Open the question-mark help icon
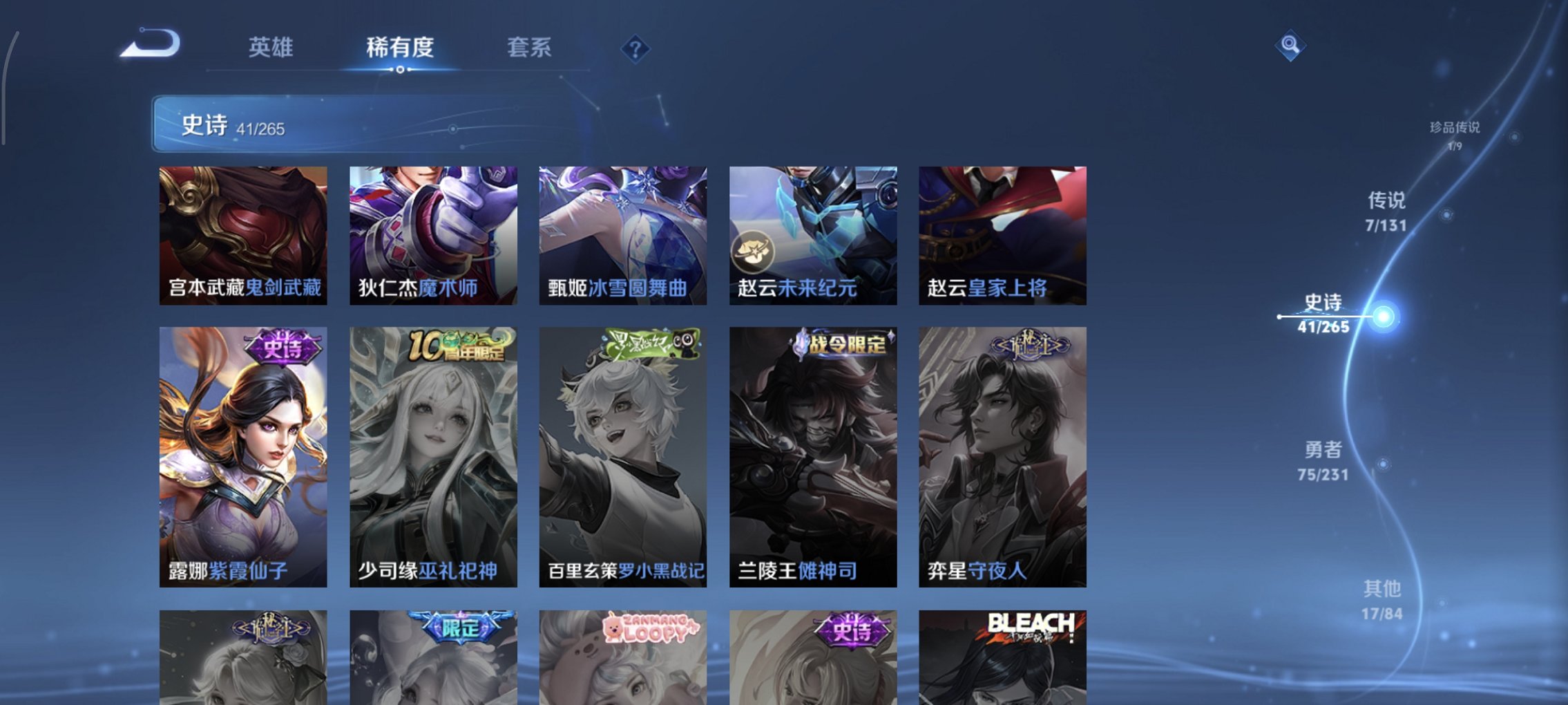This screenshot has height=705, width=1568. coord(636,49)
